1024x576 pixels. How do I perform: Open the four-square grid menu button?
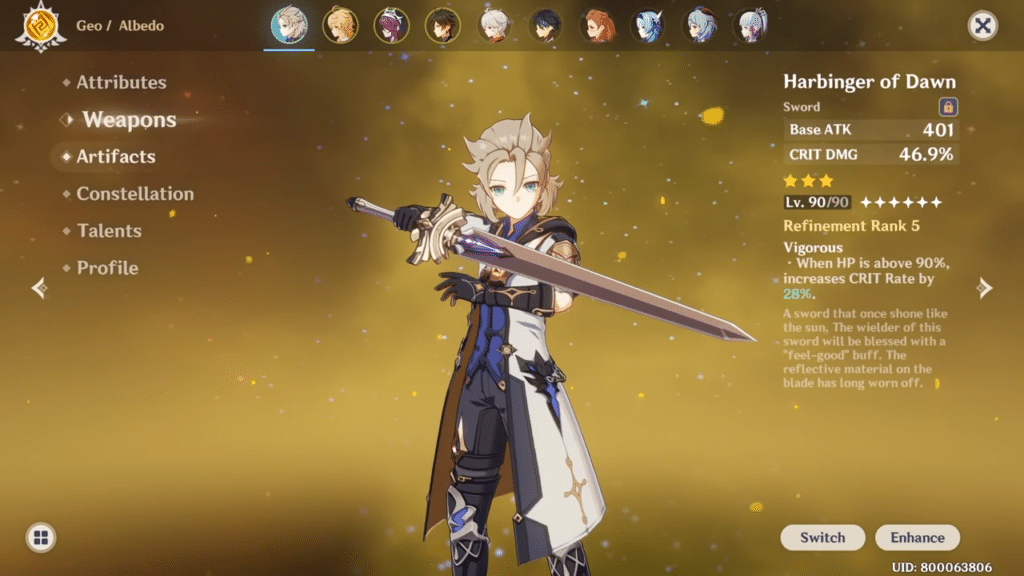coord(41,537)
